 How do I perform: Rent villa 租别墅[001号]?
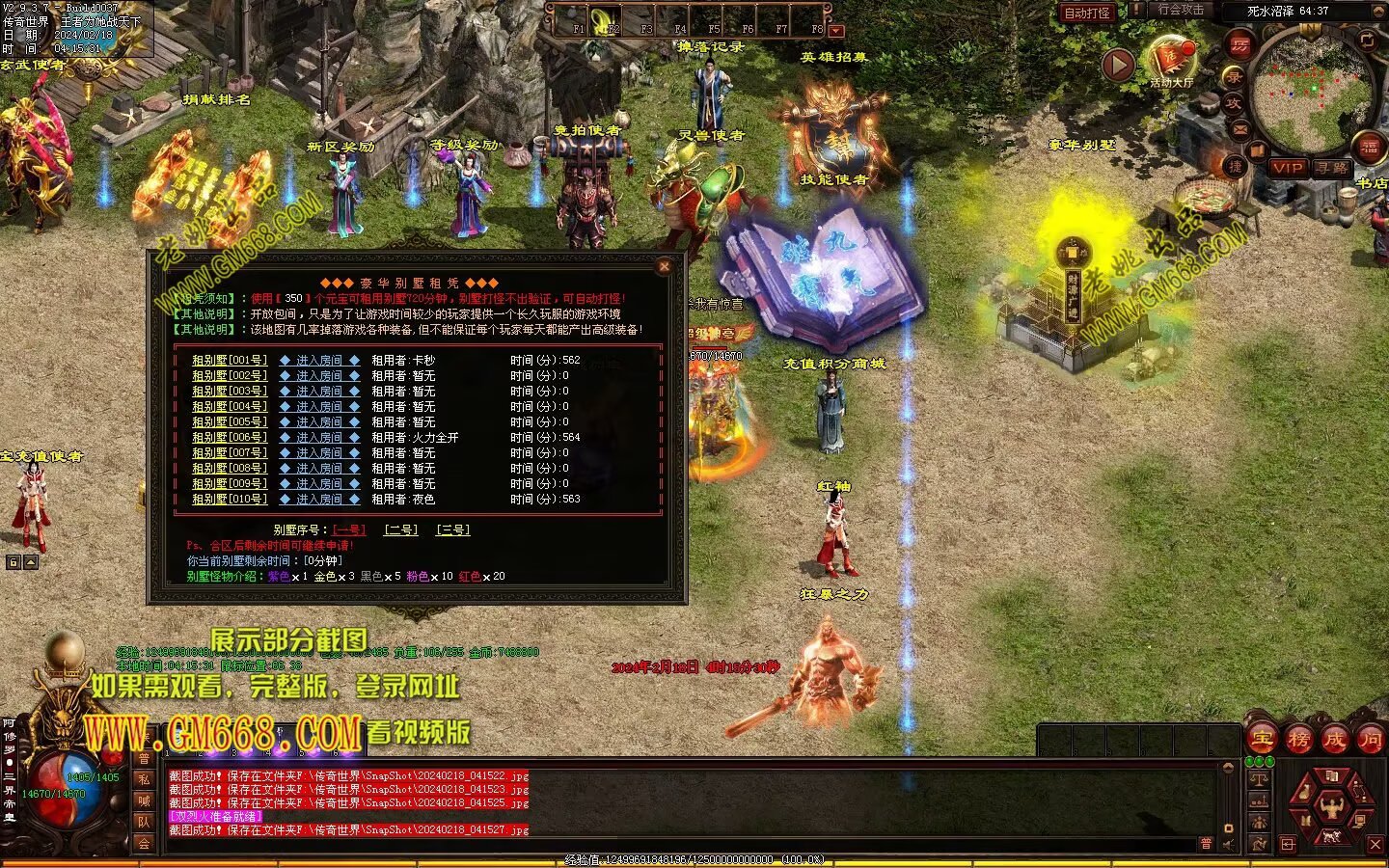click(229, 361)
